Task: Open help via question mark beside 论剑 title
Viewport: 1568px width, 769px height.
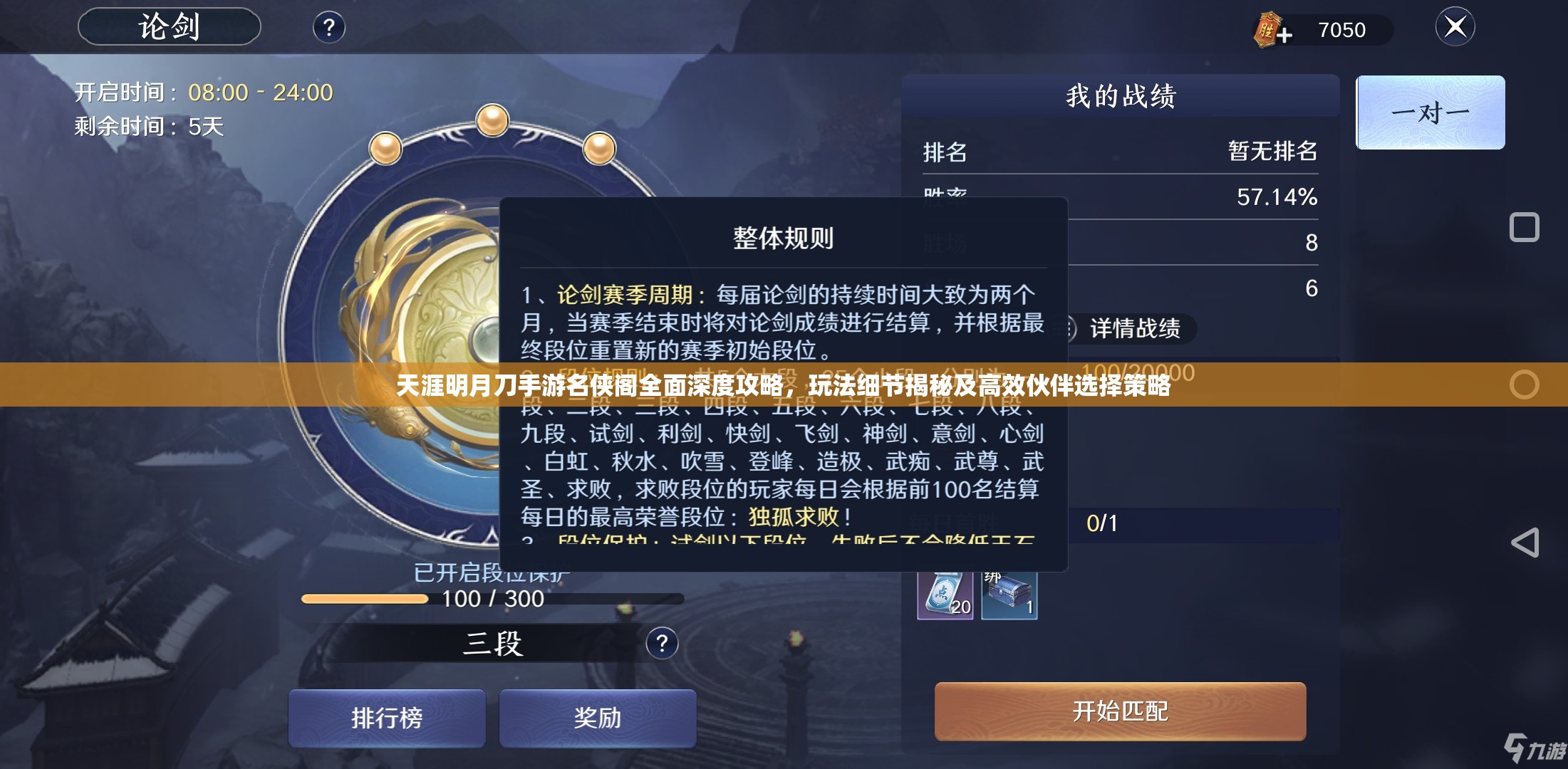Action: click(x=328, y=28)
